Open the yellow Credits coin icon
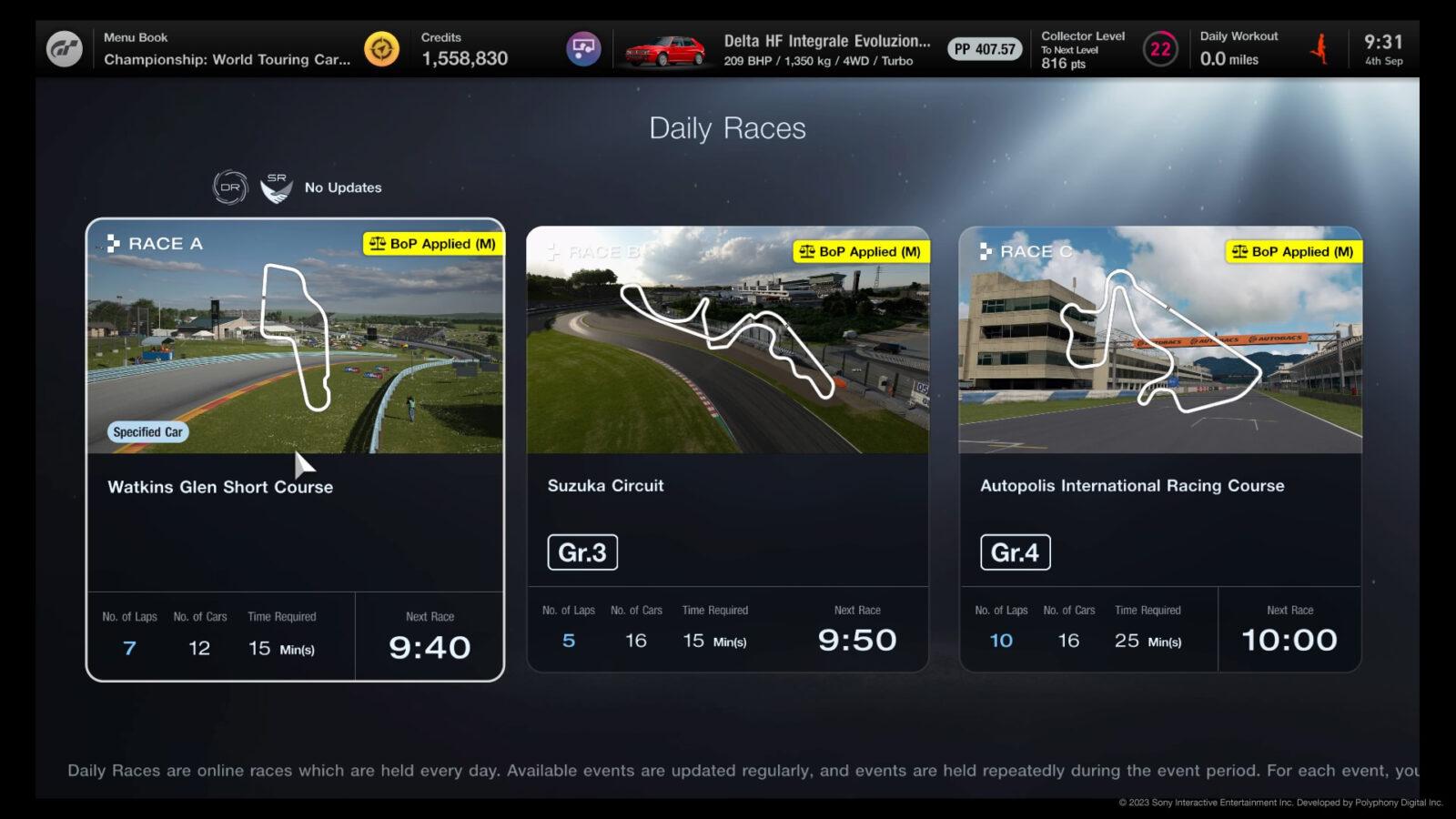1456x819 pixels. coord(381,48)
